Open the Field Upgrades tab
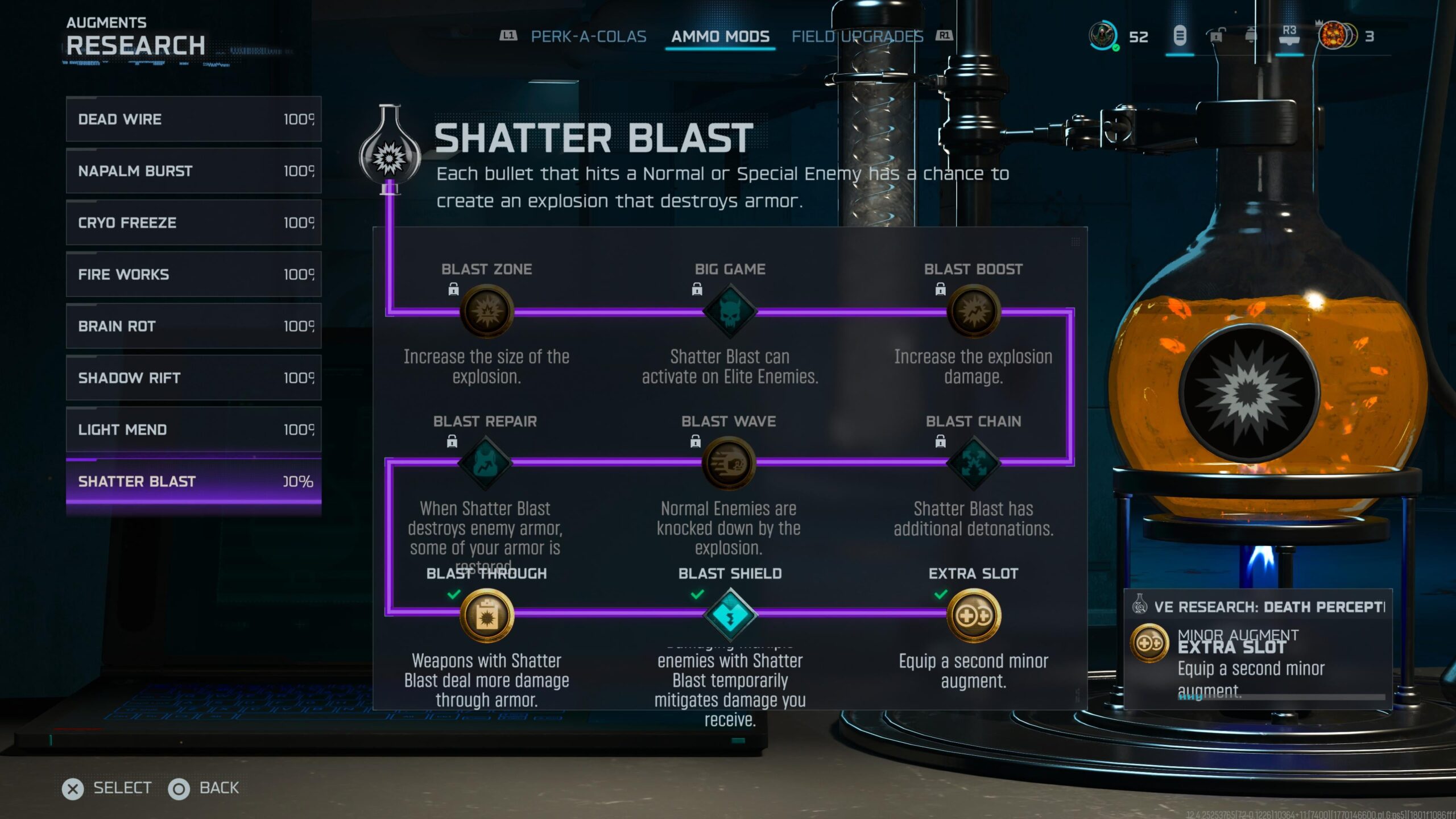Viewport: 1456px width, 819px height. tap(857, 37)
